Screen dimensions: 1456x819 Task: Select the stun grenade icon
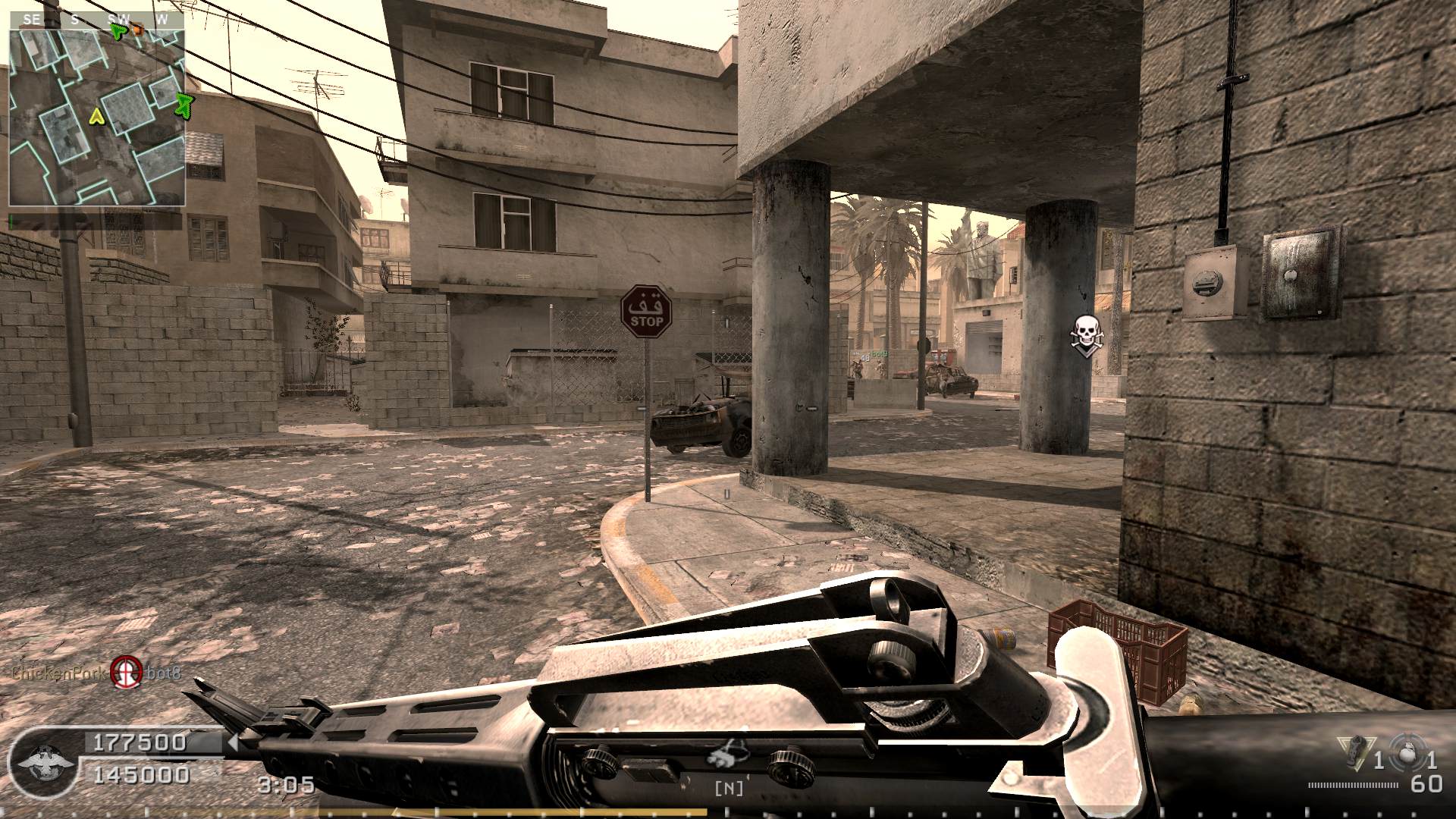point(1357,751)
